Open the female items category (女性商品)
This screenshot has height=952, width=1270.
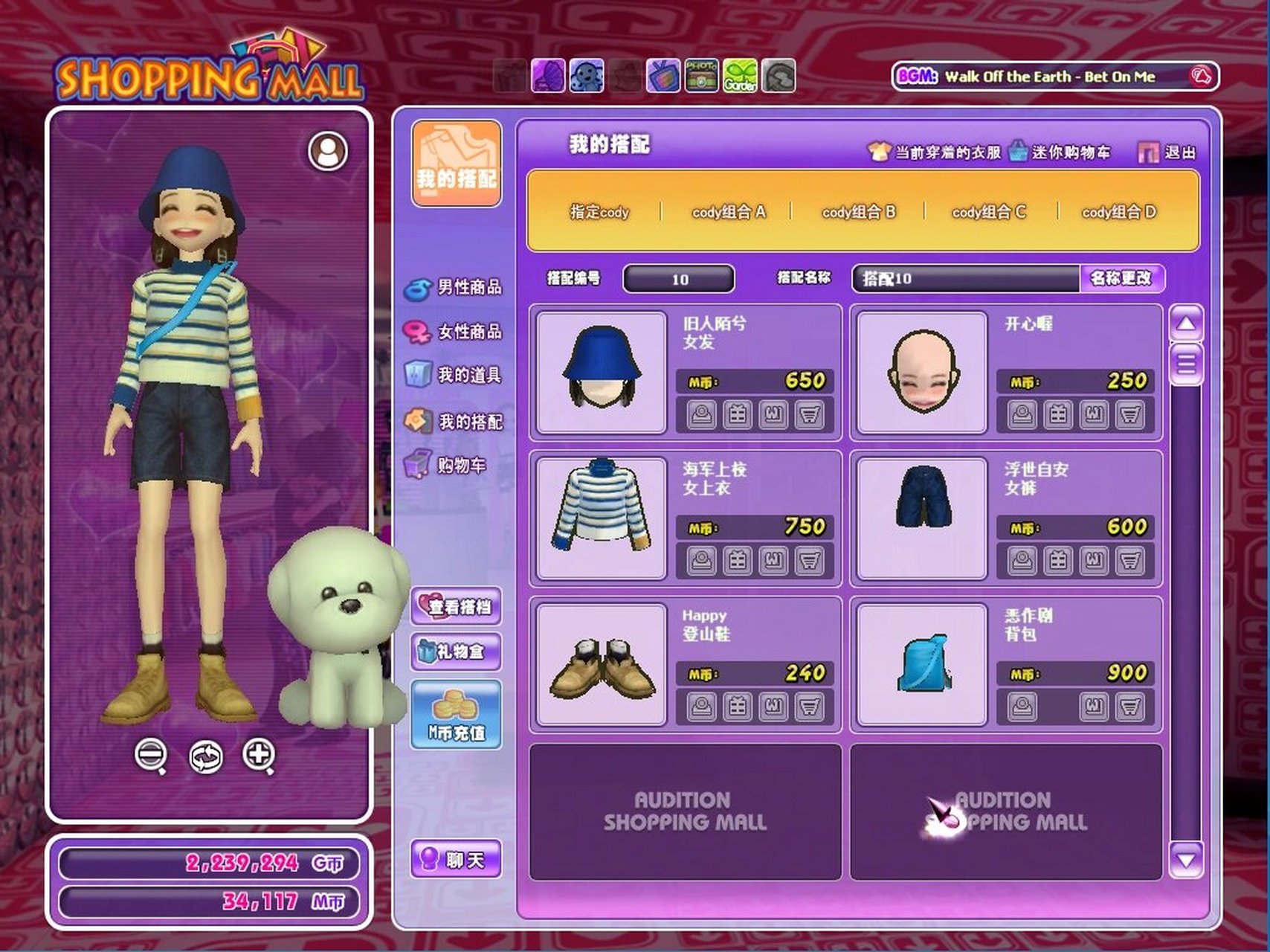455,331
